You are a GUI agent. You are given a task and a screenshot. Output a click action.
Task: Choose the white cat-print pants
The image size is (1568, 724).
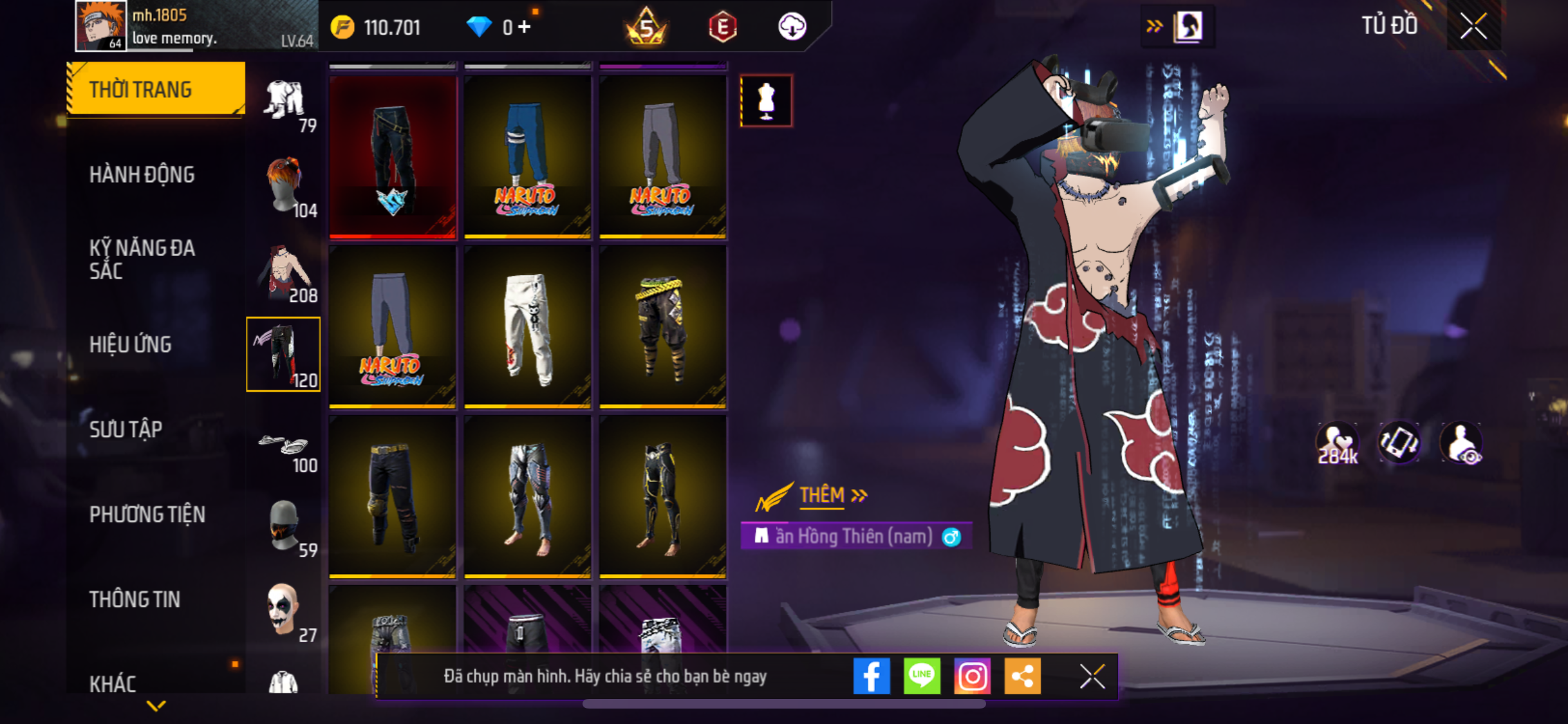click(x=528, y=327)
